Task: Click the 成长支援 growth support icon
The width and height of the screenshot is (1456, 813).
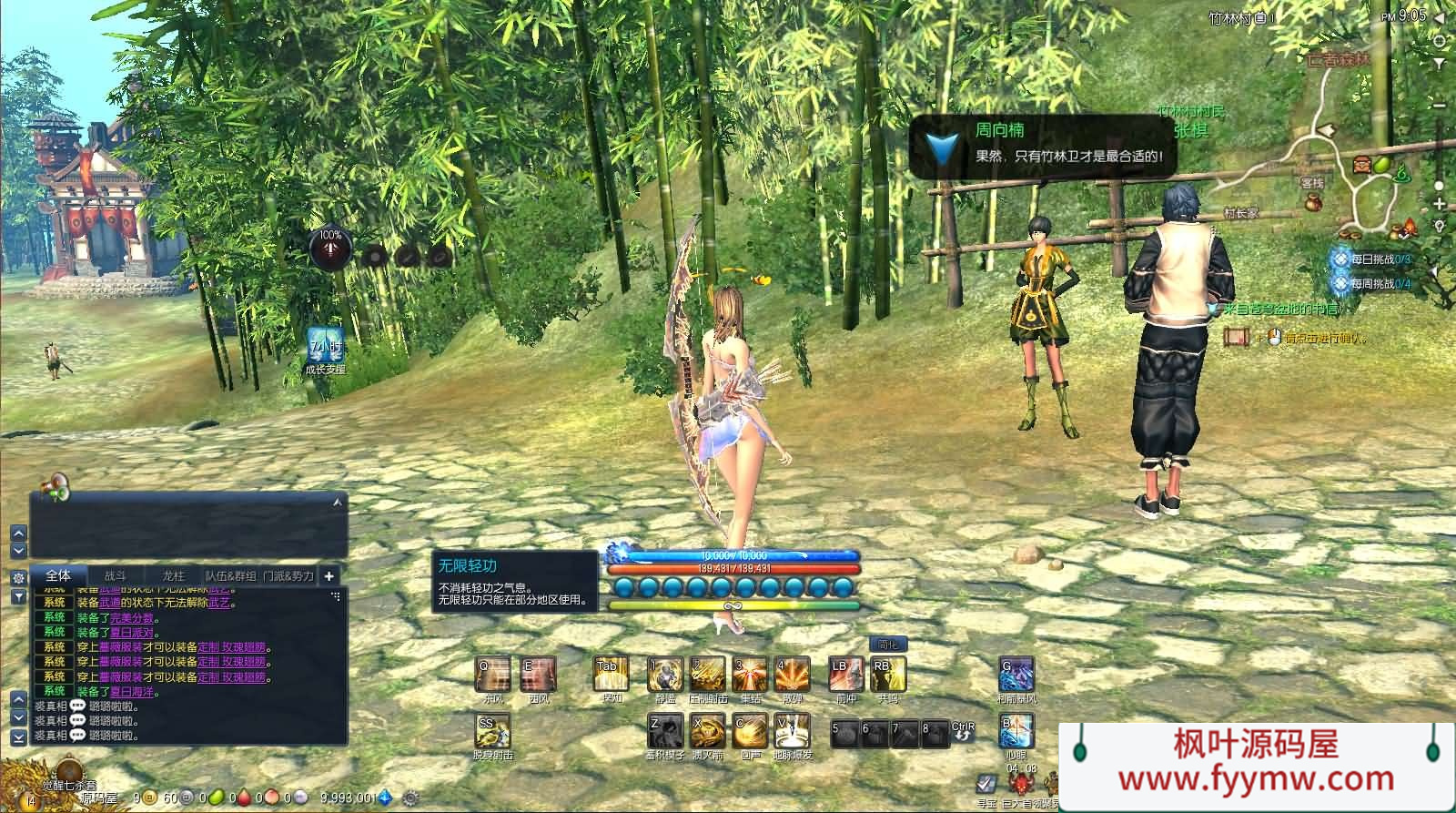Action: point(325,347)
